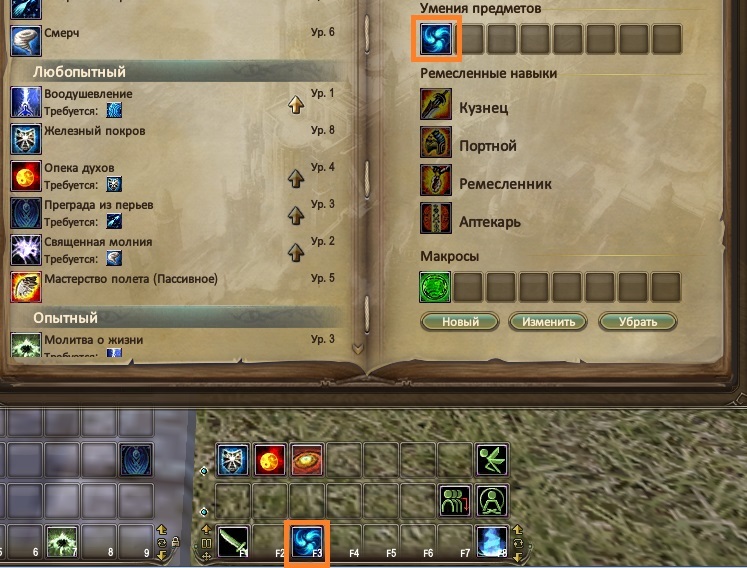Select the blue swirl item skill in the book

(x=436, y=39)
